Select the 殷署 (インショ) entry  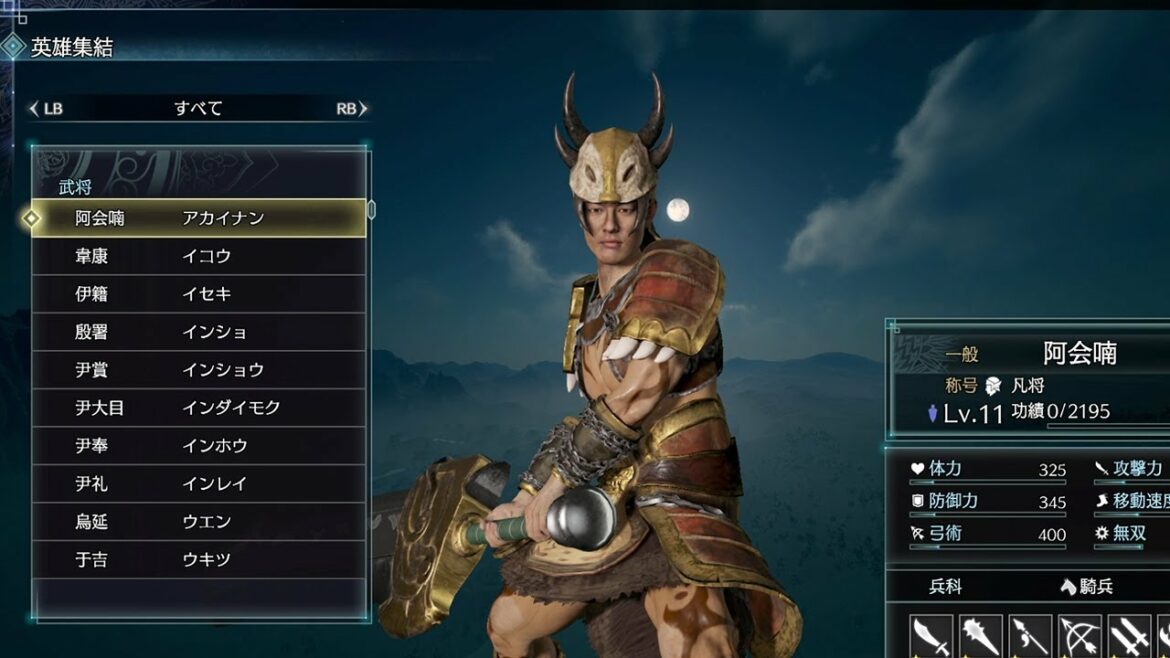(198, 332)
